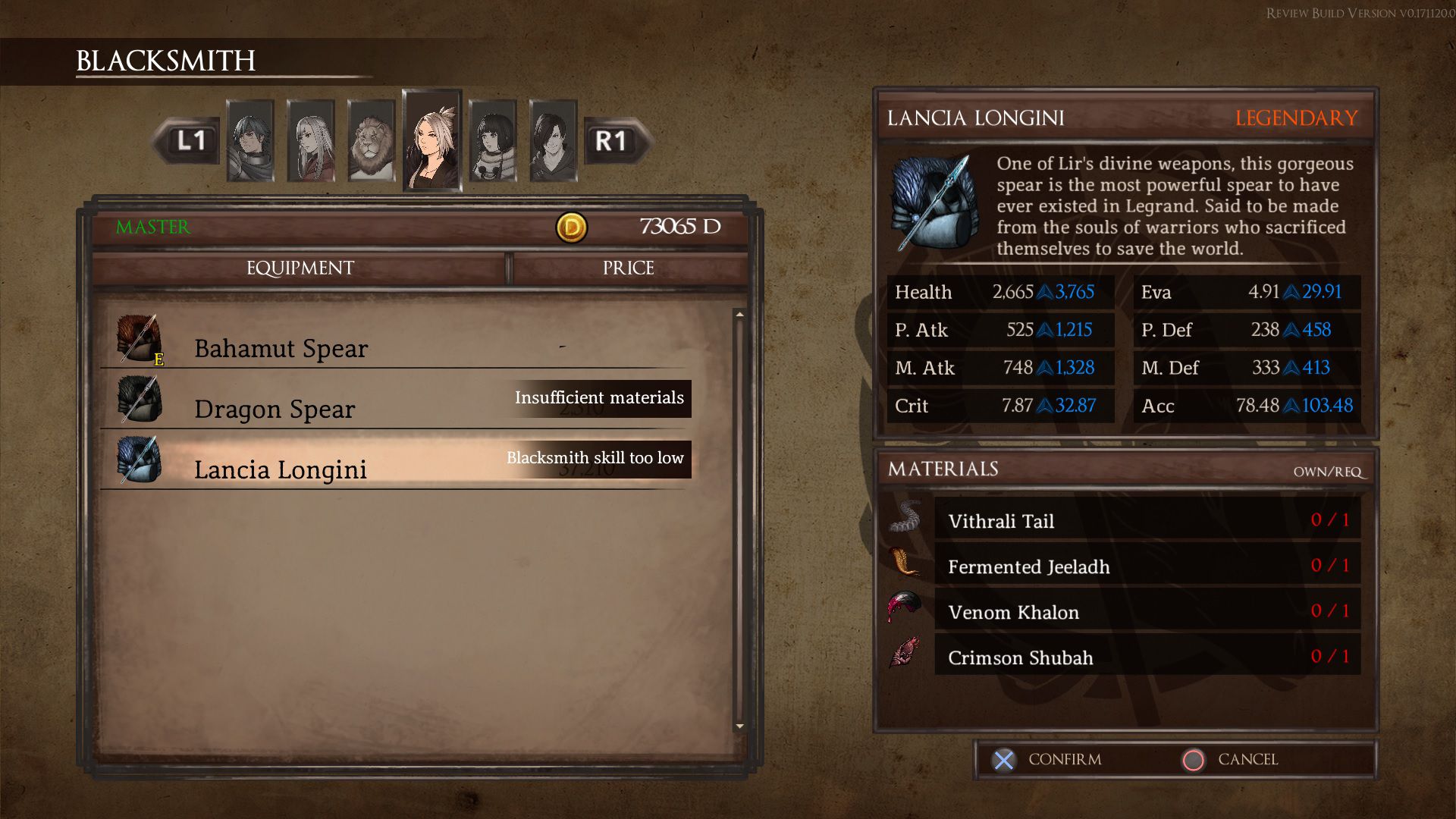
Task: Click the Dragon Spear item icon
Action: pos(139,400)
